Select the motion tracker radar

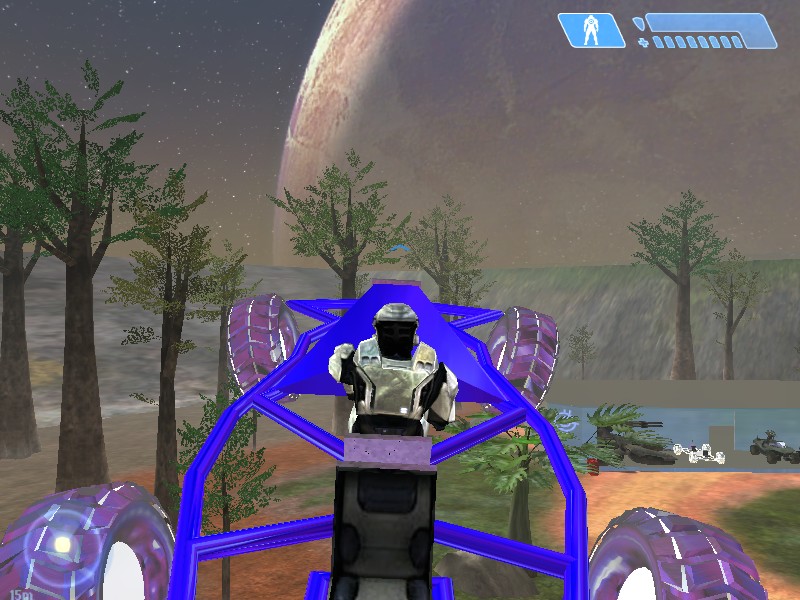point(60,545)
